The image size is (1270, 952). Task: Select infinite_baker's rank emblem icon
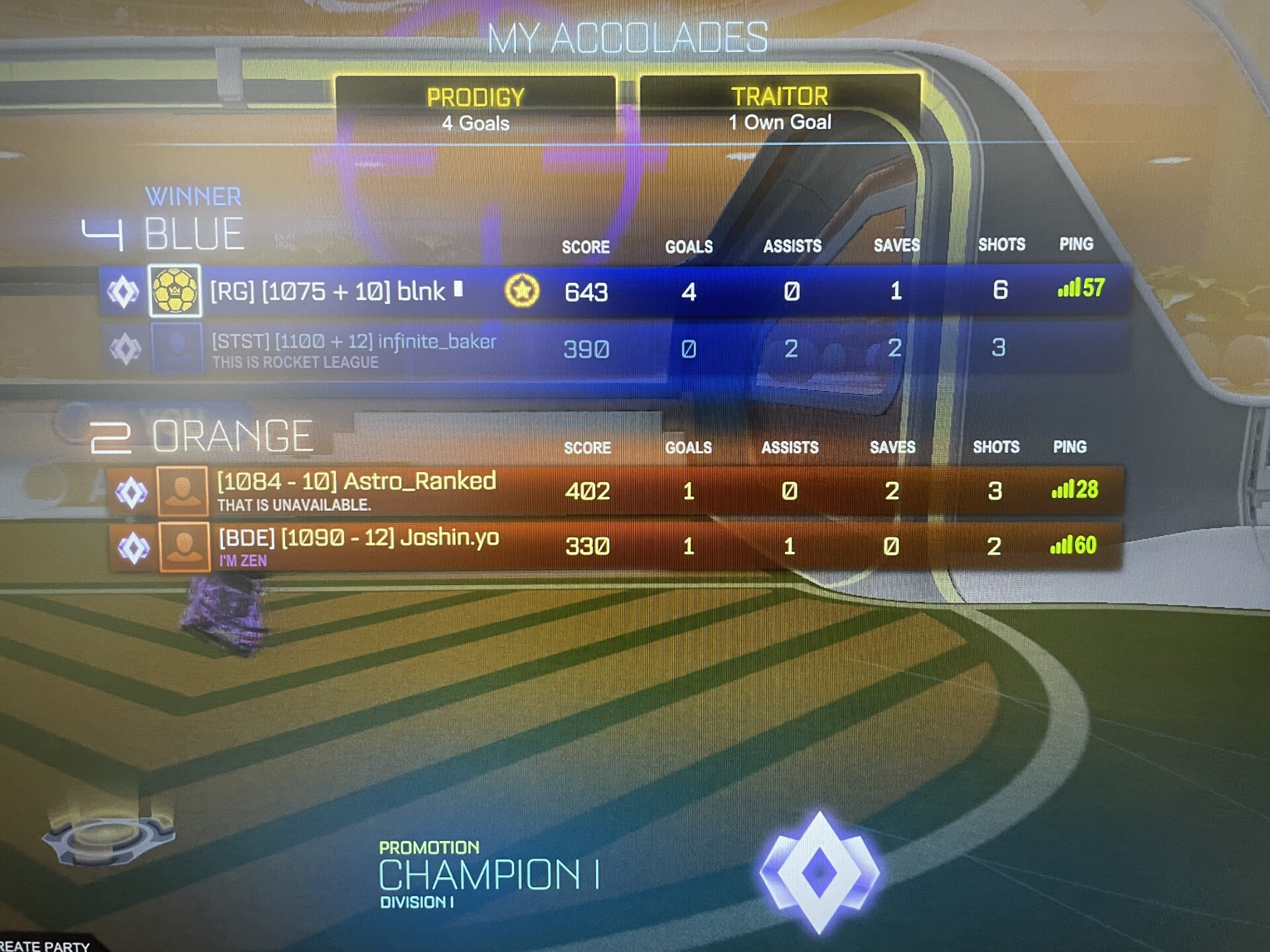(126, 348)
